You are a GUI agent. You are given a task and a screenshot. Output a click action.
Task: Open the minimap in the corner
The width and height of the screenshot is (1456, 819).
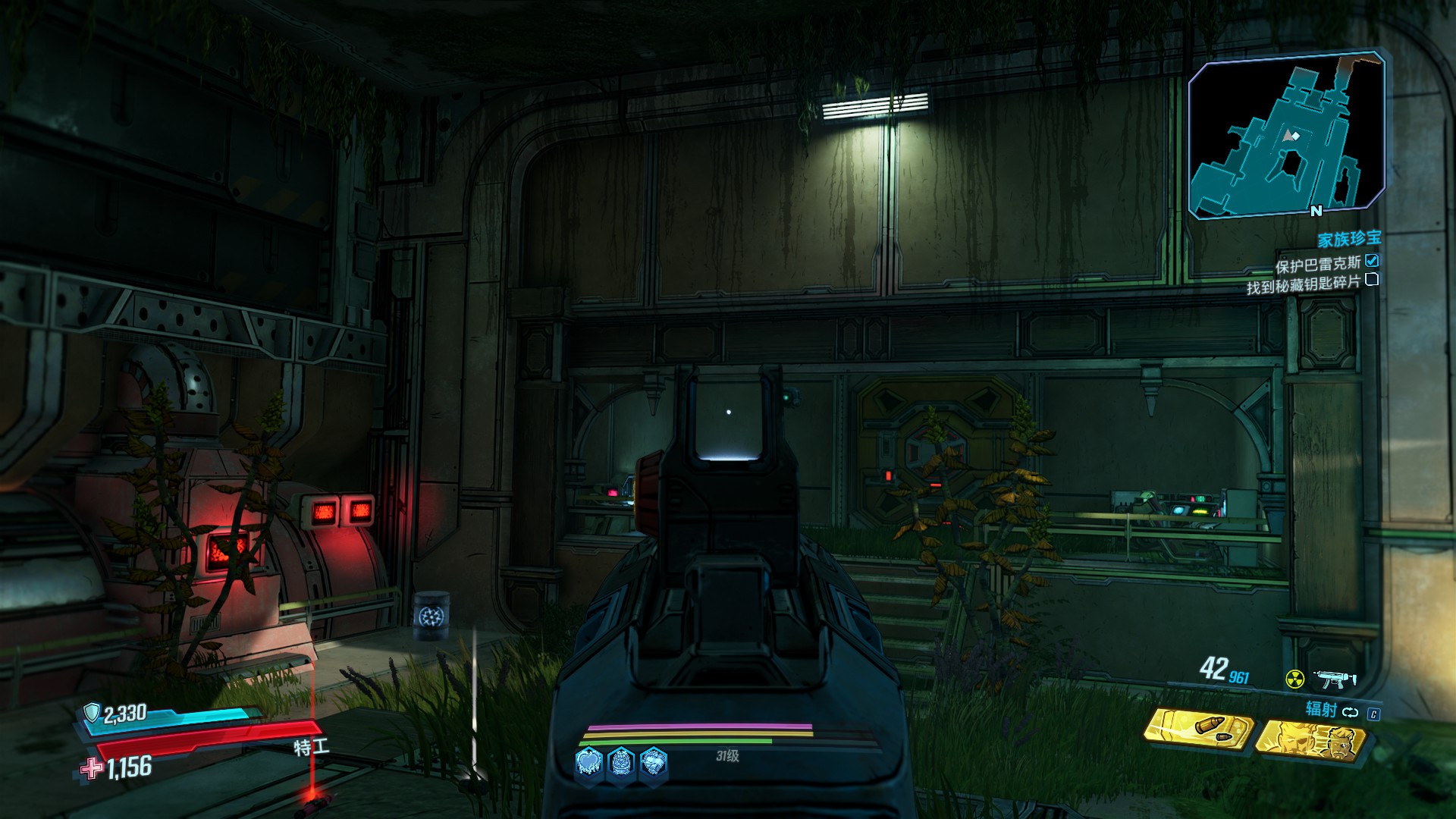(1287, 136)
